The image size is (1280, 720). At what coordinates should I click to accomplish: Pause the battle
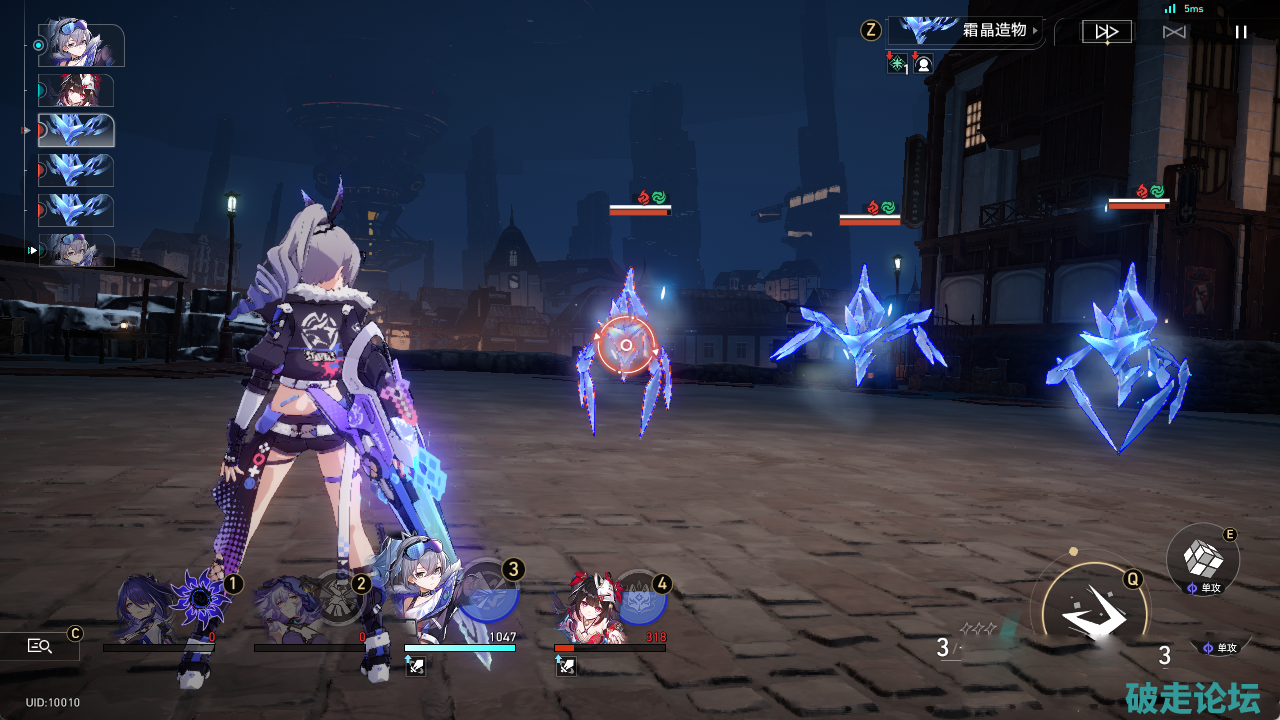point(1241,32)
